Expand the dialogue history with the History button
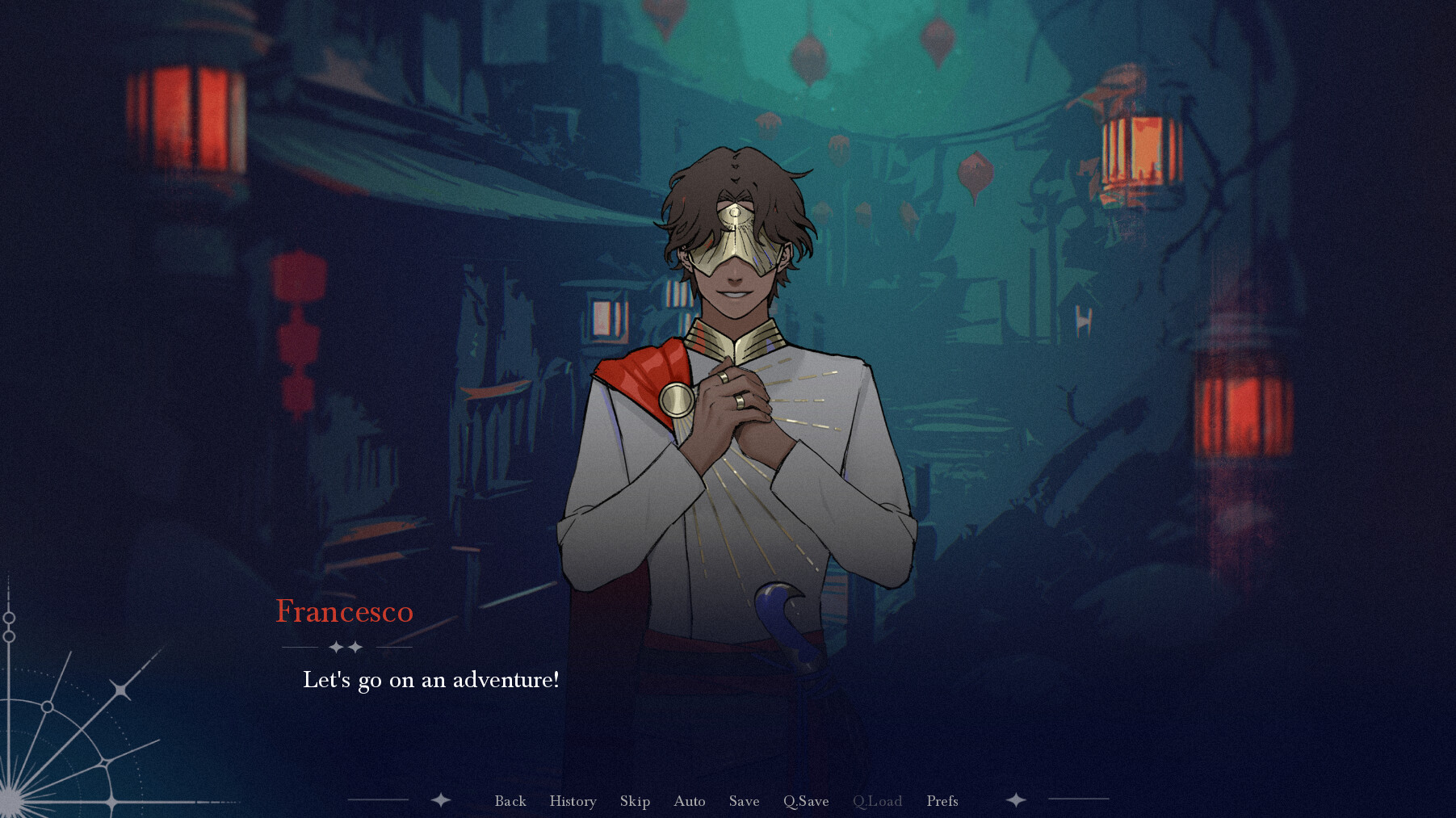The width and height of the screenshot is (1456, 818). 573,800
